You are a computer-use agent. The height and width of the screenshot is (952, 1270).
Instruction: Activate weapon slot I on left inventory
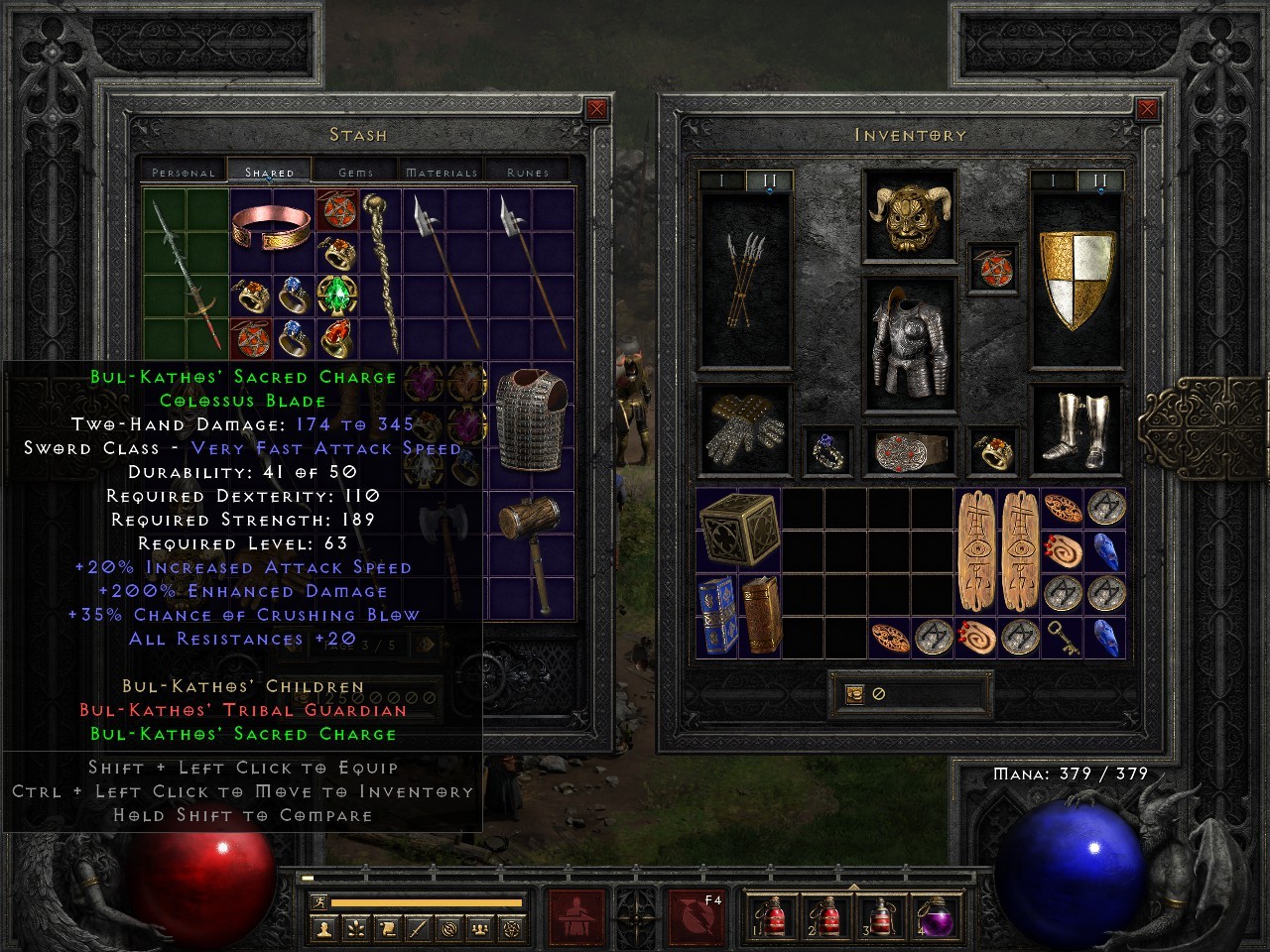721,178
